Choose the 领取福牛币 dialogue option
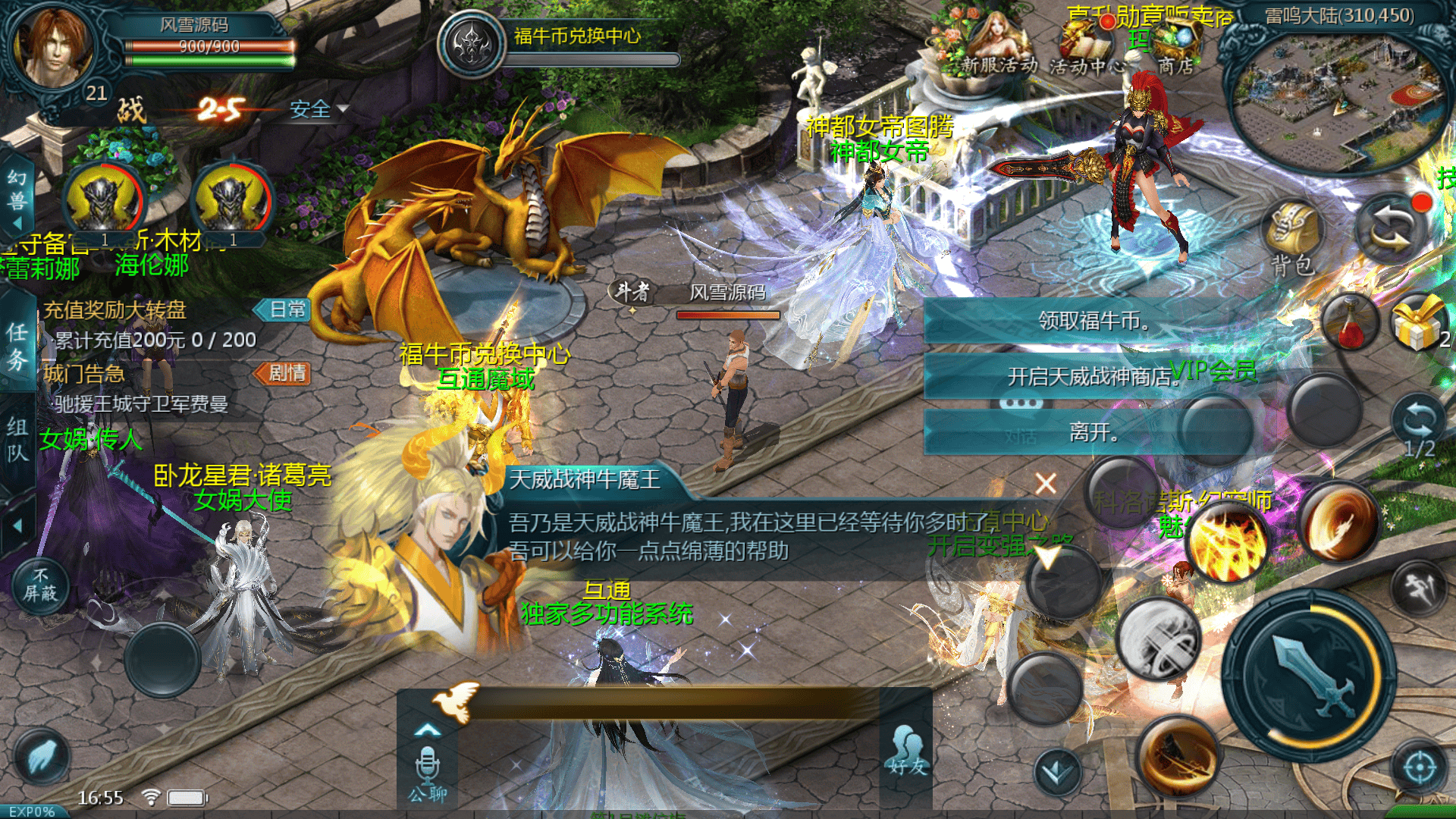This screenshot has height=819, width=1456. pos(1092,321)
